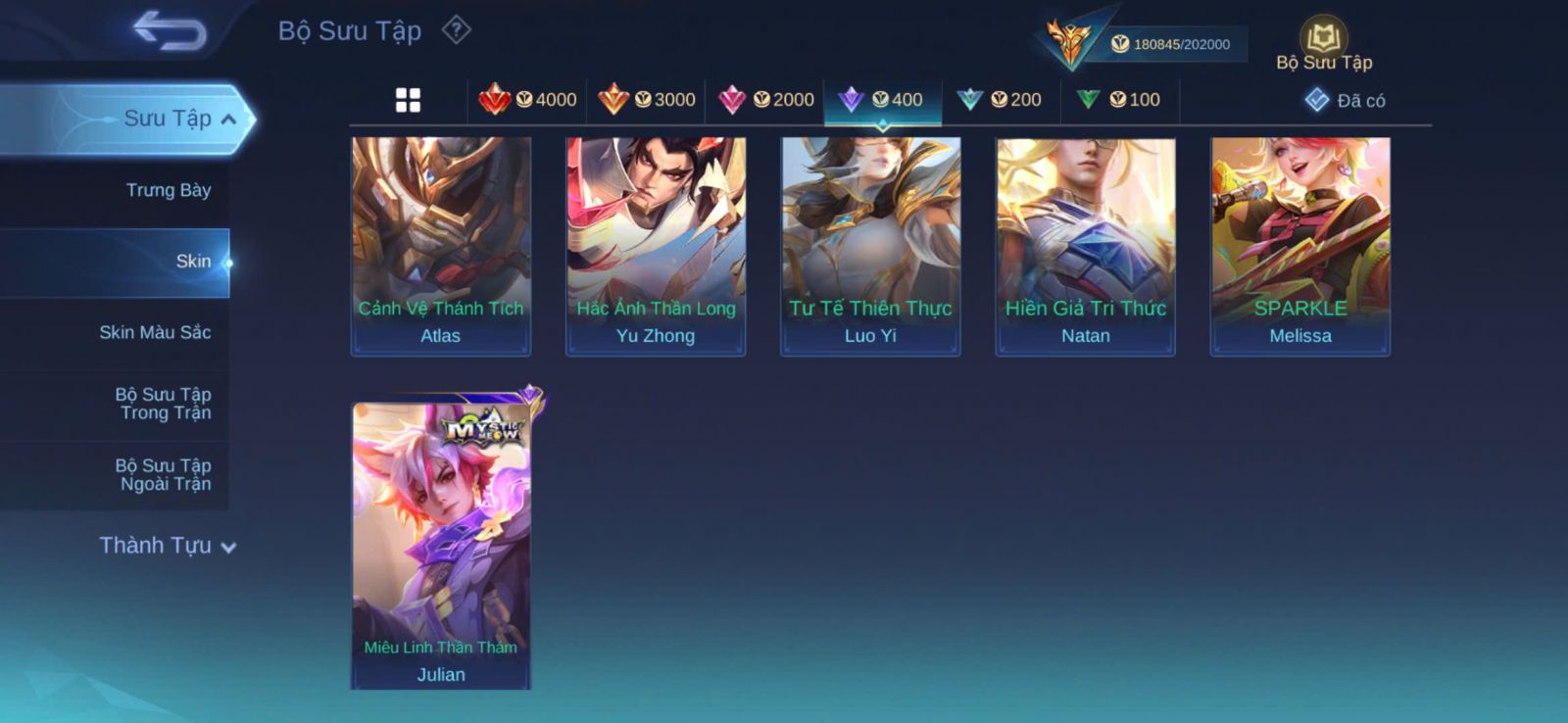
Task: Open Bộ Sưu Tập Ngoài Trận
Action: 164,474
